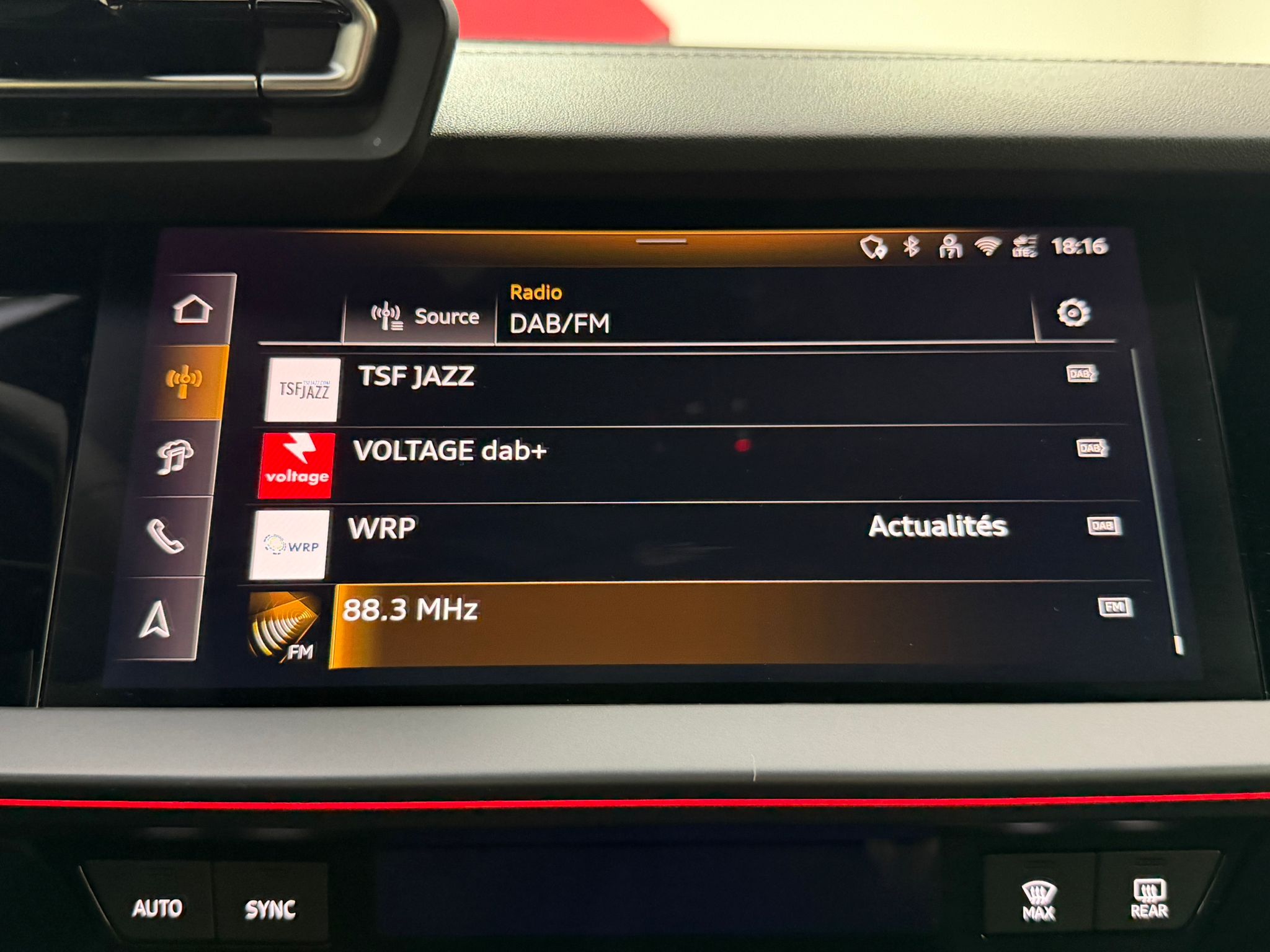Pull down the top notification handle
Viewport: 1270px width, 952px height.
(x=661, y=241)
